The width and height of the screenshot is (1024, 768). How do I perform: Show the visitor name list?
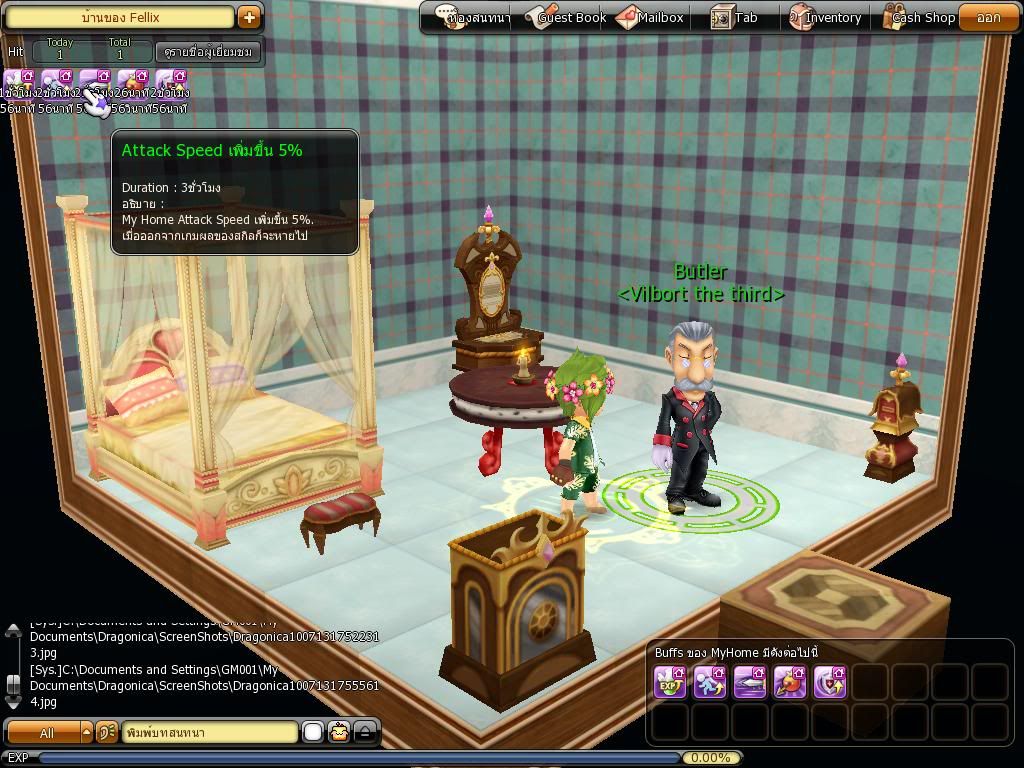208,51
